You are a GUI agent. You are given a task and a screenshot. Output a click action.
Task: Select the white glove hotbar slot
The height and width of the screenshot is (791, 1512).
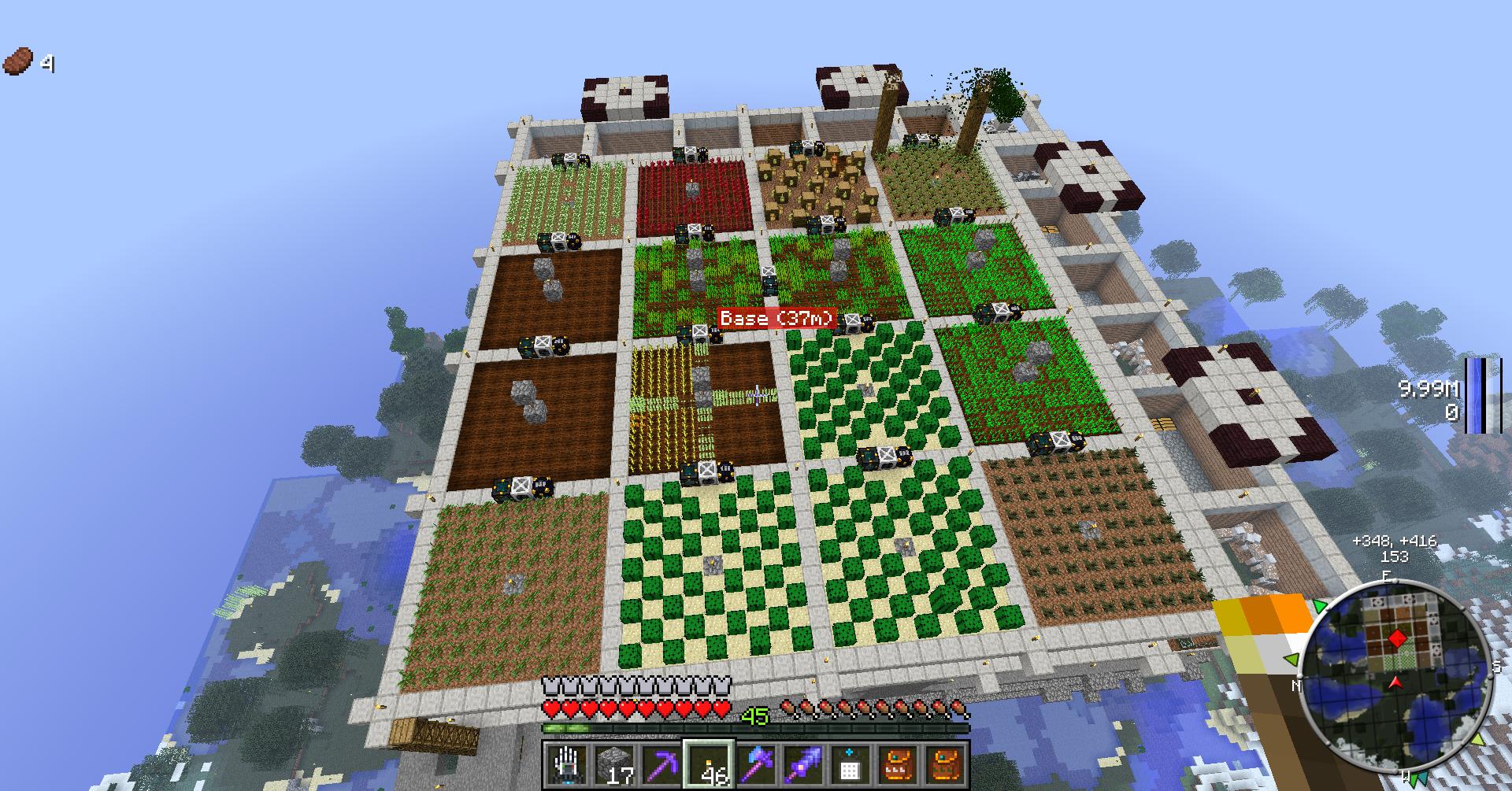click(x=565, y=765)
